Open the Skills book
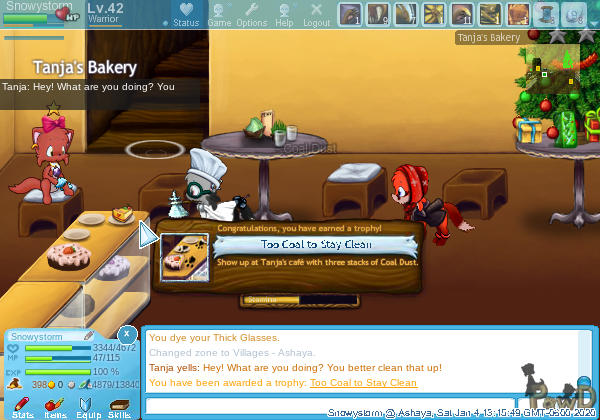 click(119, 404)
